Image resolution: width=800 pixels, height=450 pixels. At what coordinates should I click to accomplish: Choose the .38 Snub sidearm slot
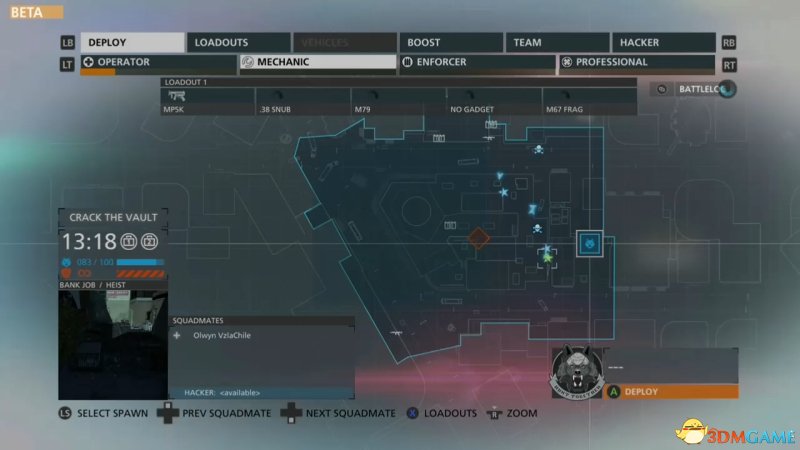(x=303, y=100)
